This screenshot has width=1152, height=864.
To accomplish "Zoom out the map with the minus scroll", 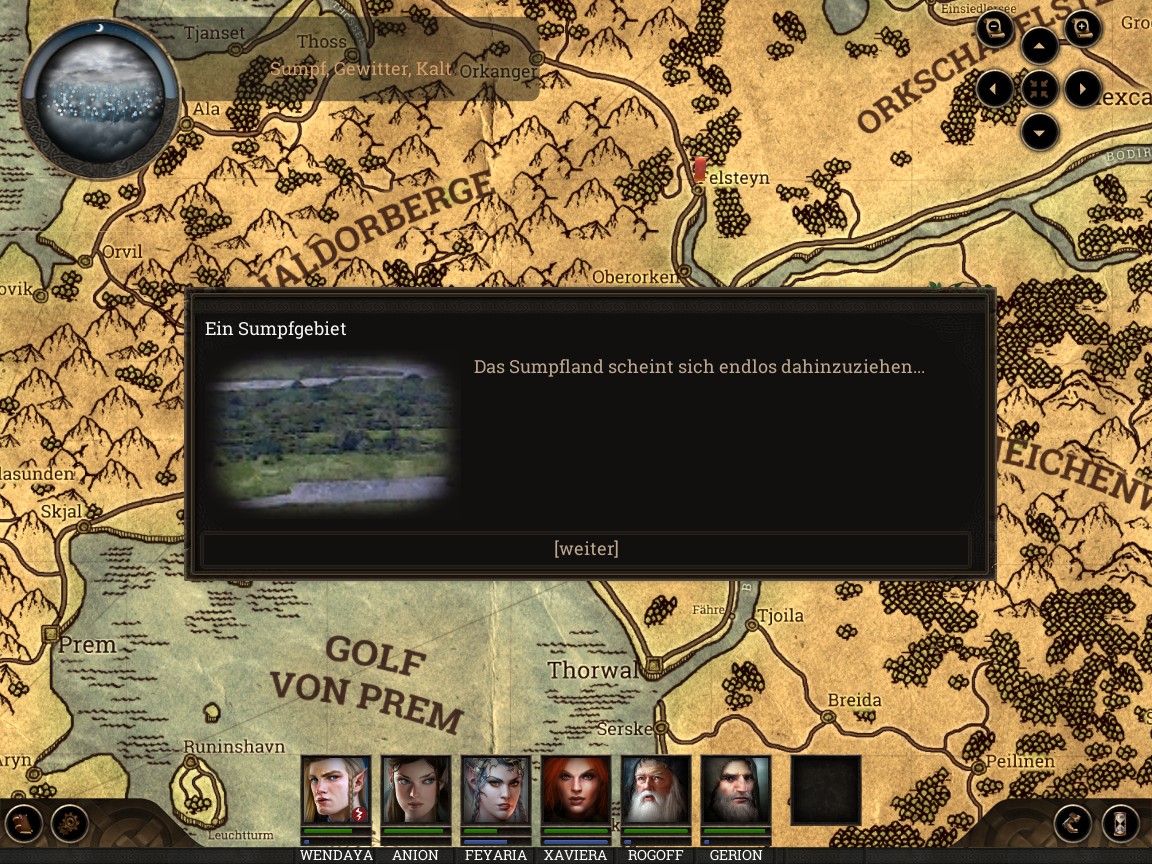I will [x=995, y=29].
